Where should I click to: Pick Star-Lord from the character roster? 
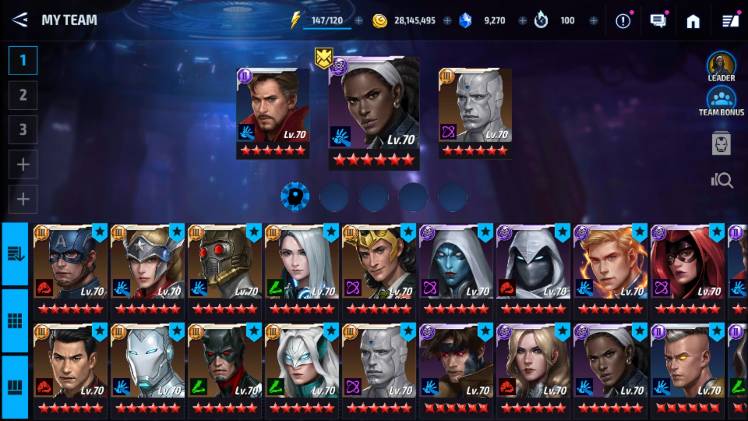pos(224,267)
